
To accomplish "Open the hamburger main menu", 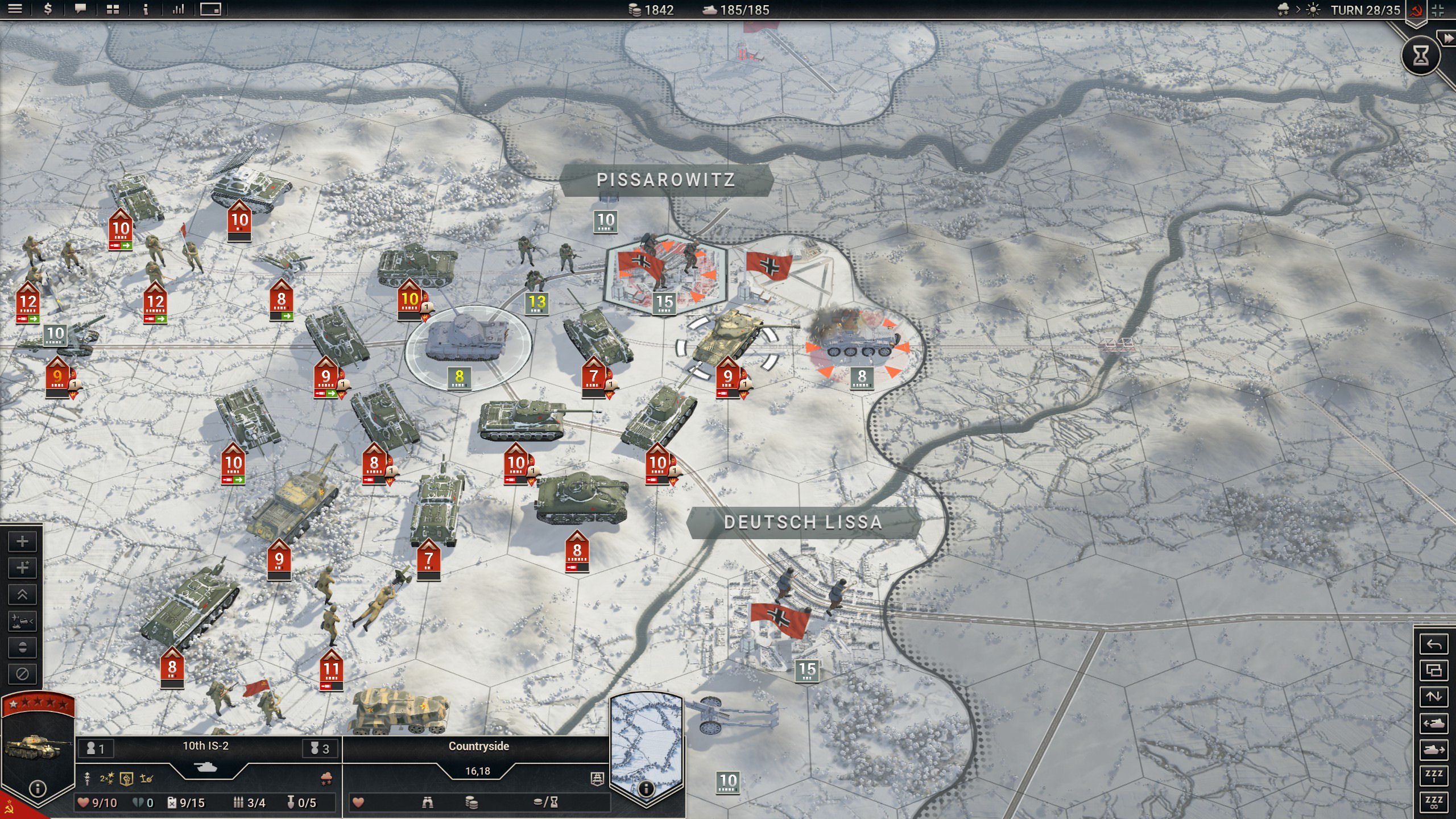I will point(15,9).
